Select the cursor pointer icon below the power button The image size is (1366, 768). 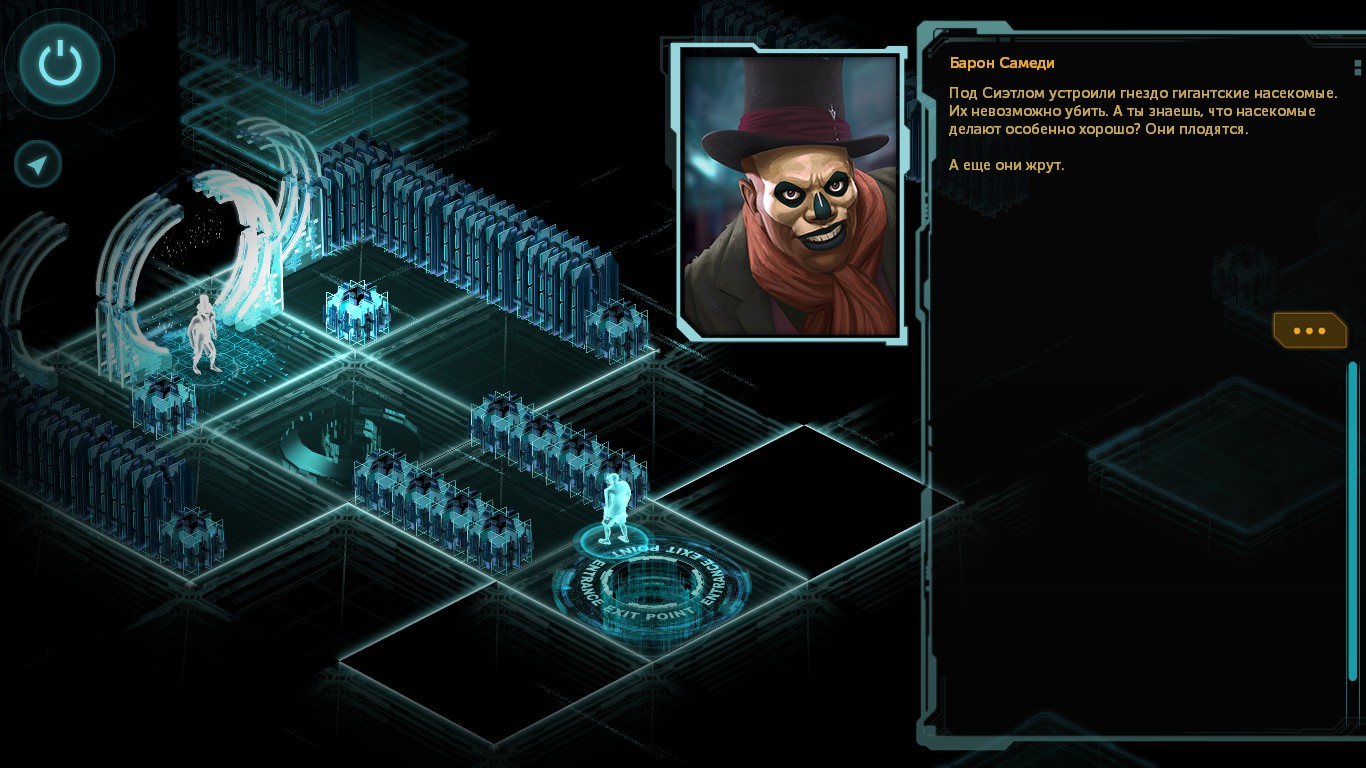[x=37, y=164]
